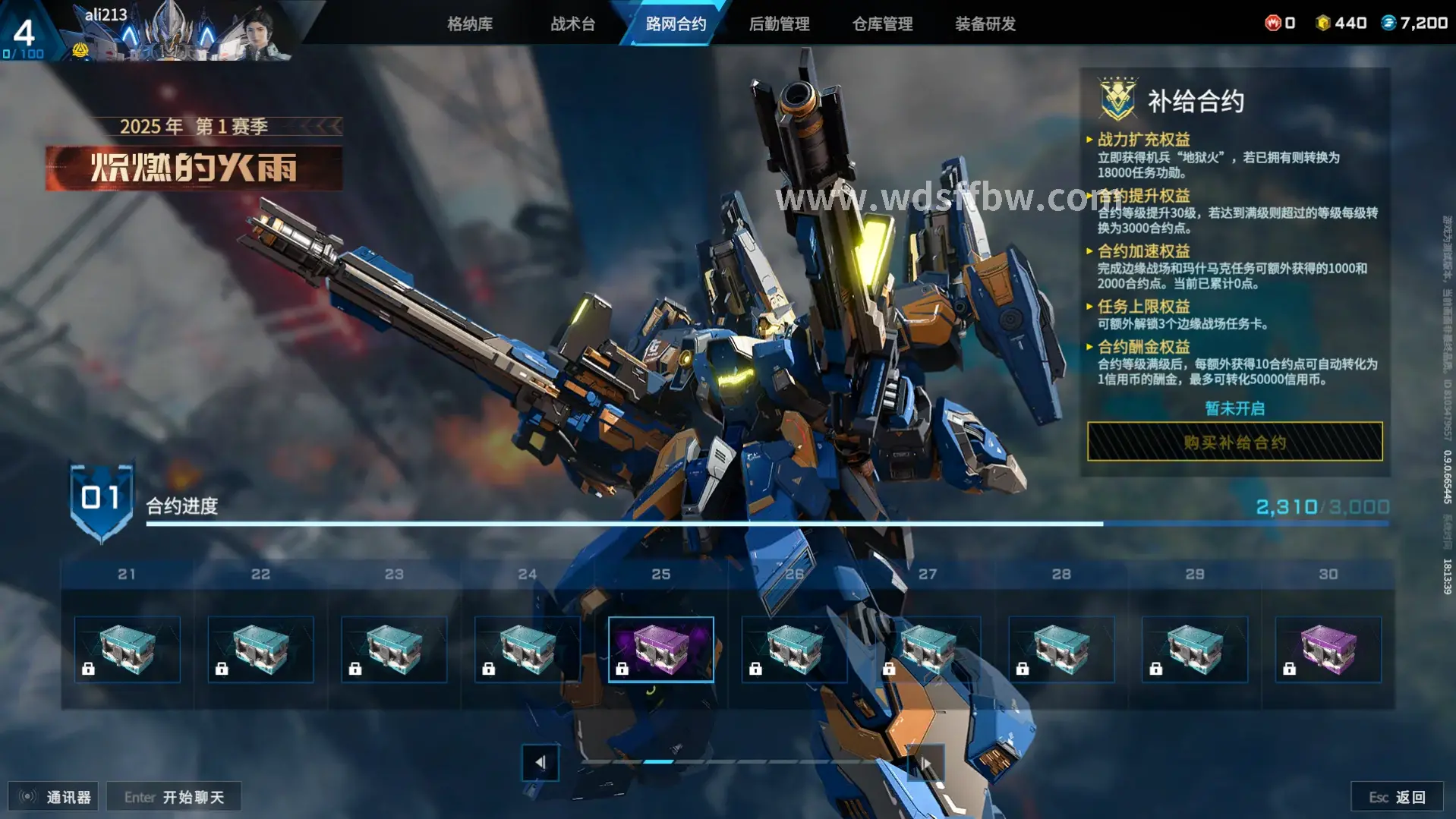Click the 开始聊天 chat box

click(174, 797)
